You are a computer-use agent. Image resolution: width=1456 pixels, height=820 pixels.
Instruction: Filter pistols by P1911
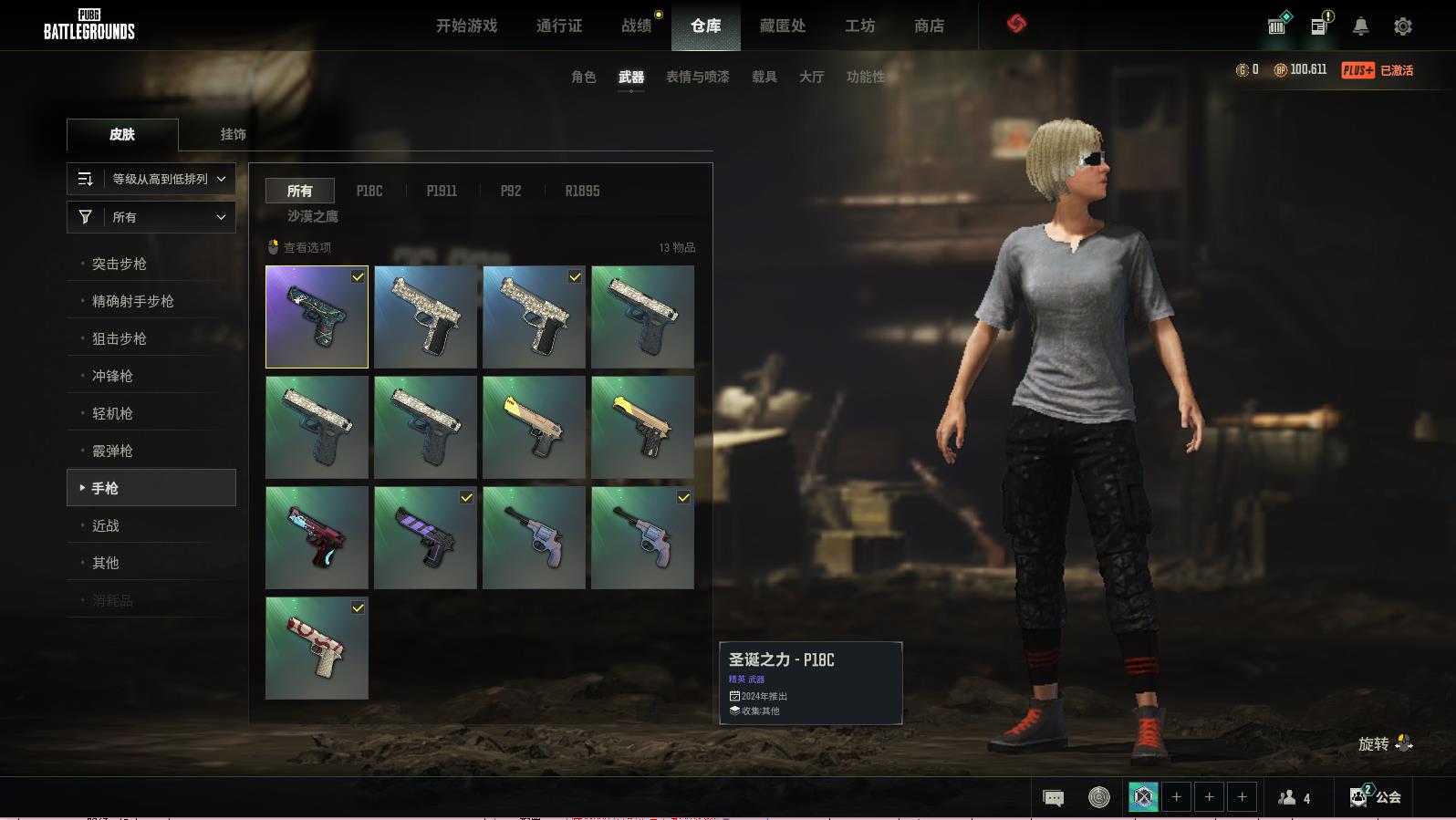pyautogui.click(x=442, y=191)
